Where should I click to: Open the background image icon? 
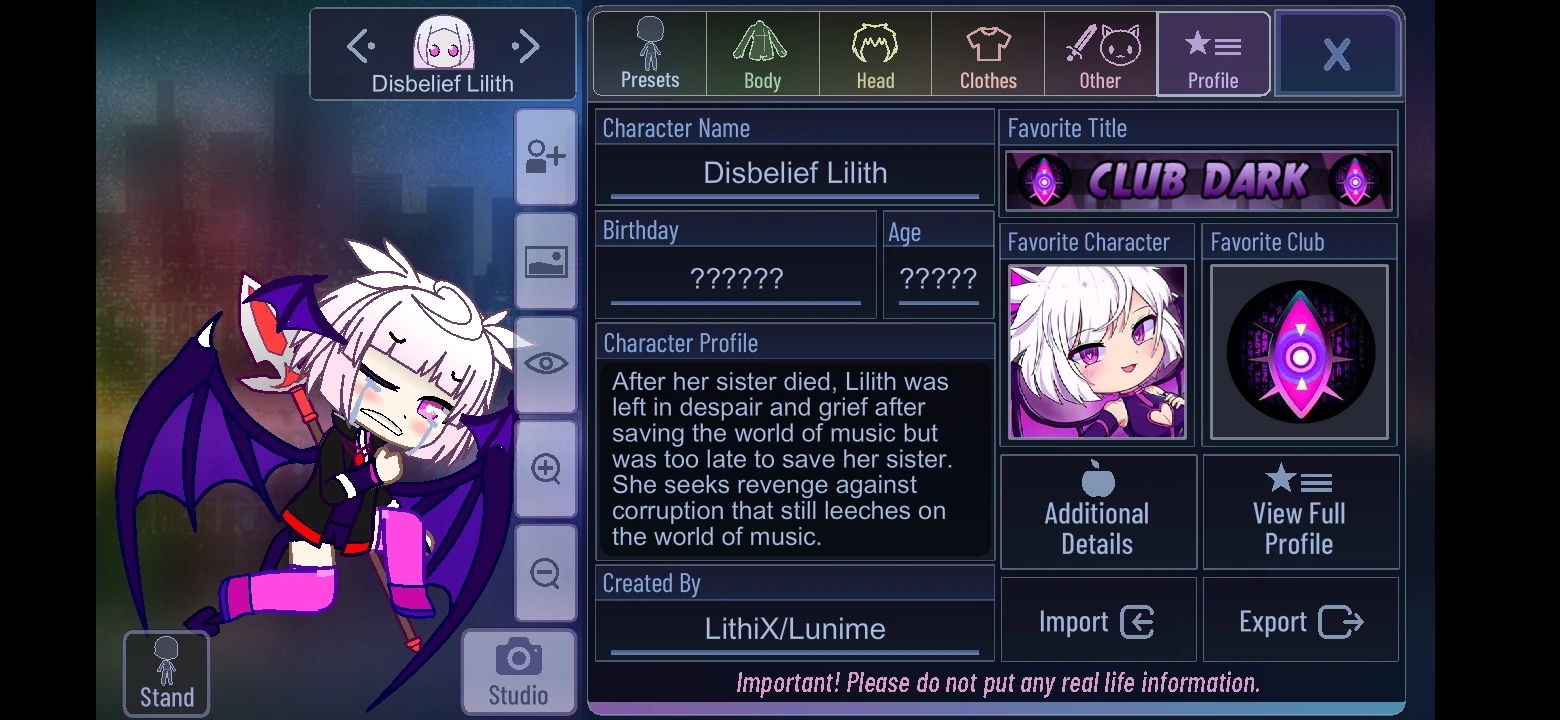(545, 262)
